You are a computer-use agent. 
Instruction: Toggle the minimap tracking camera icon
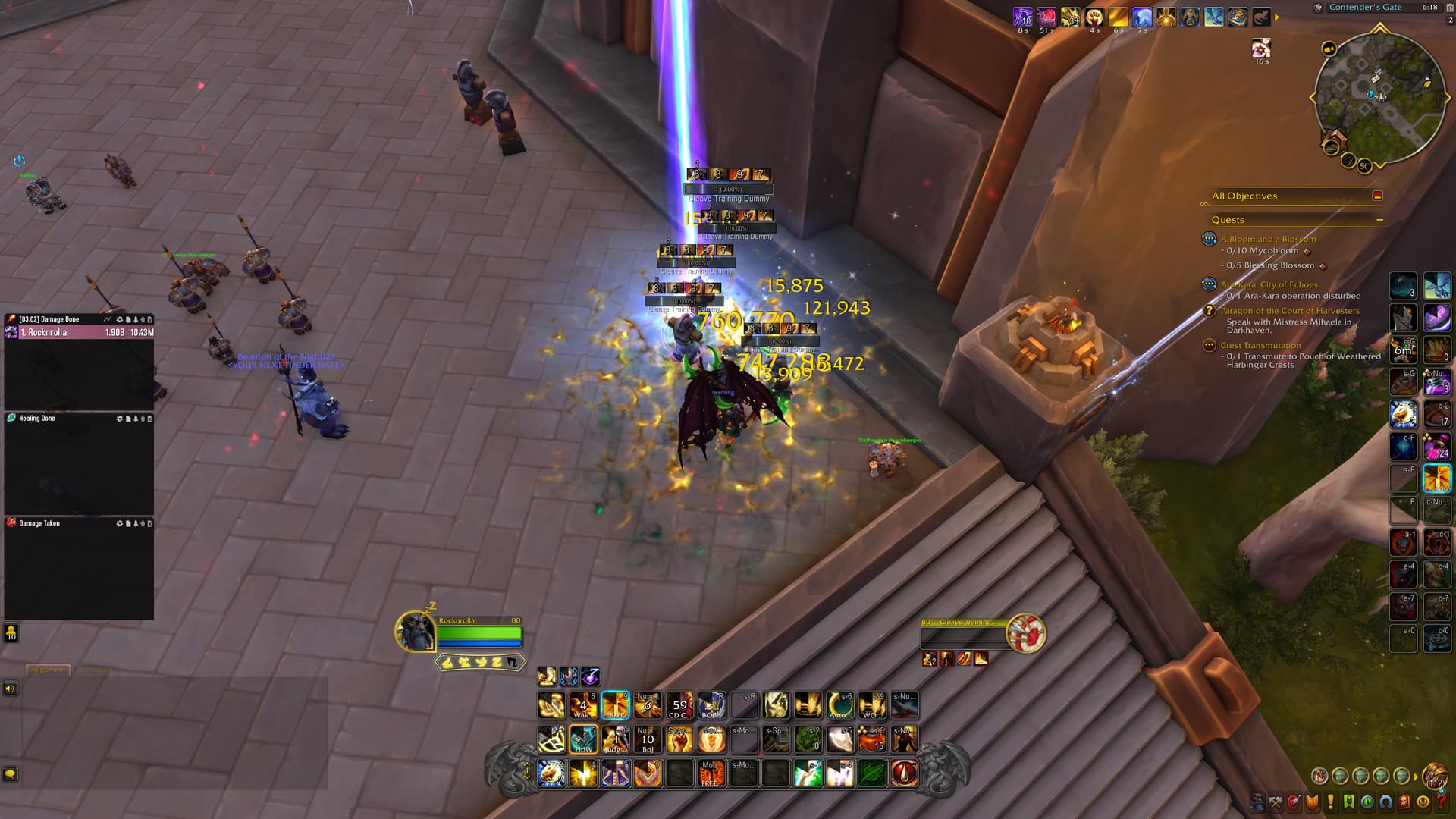point(1329,49)
